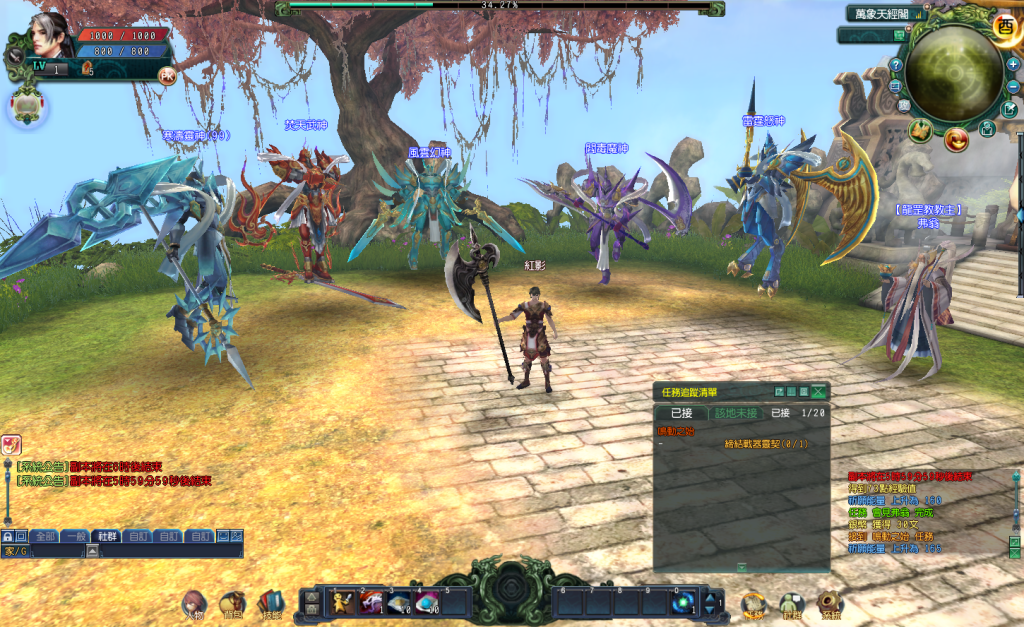Open the help question mark button
The width and height of the screenshot is (1024, 627).
(x=896, y=65)
